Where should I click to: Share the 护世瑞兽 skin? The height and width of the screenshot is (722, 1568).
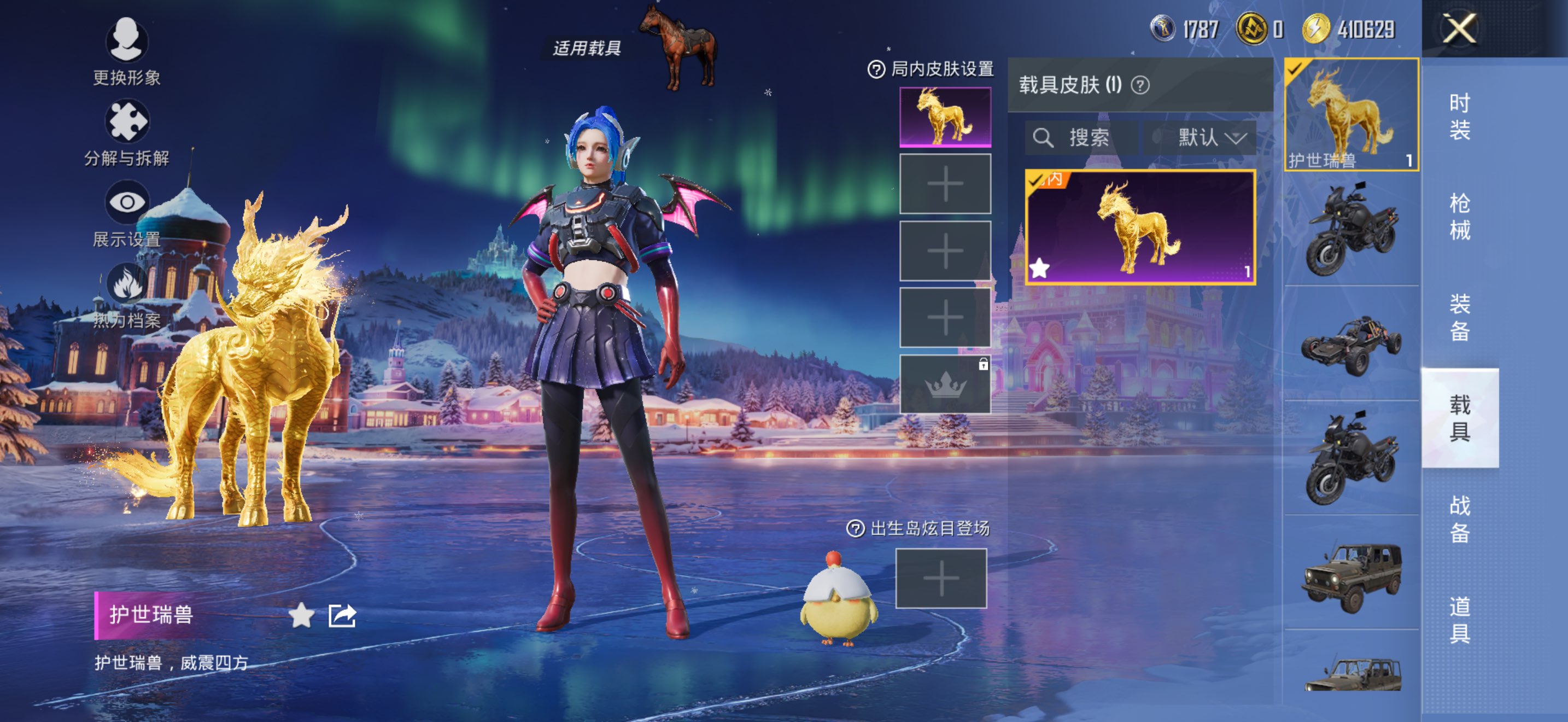342,615
